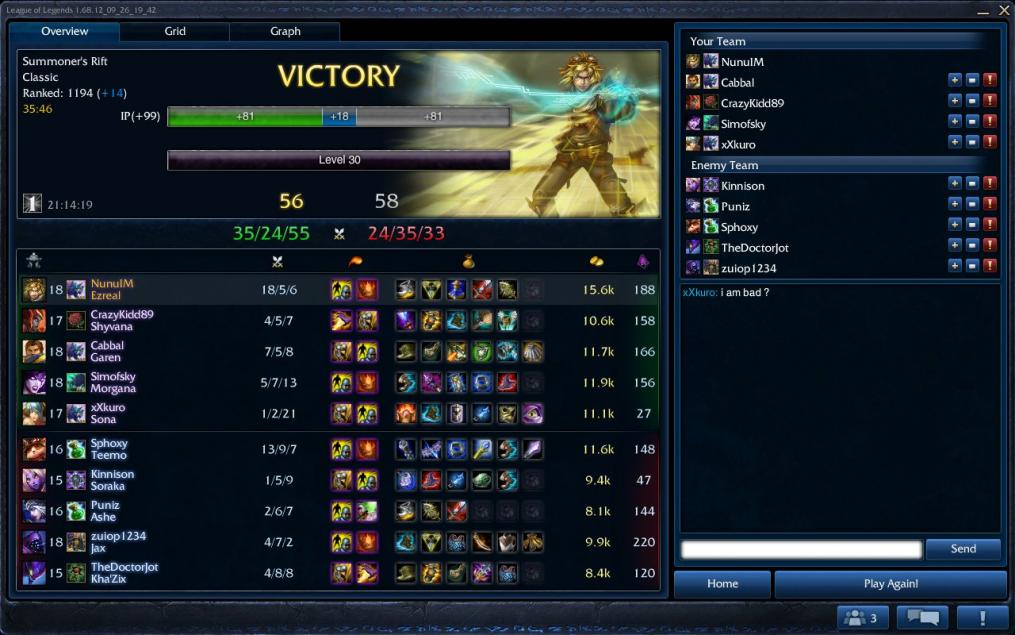The image size is (1015, 635).
Task: Report enemy player TheDoctorJot
Action: click(x=990, y=246)
